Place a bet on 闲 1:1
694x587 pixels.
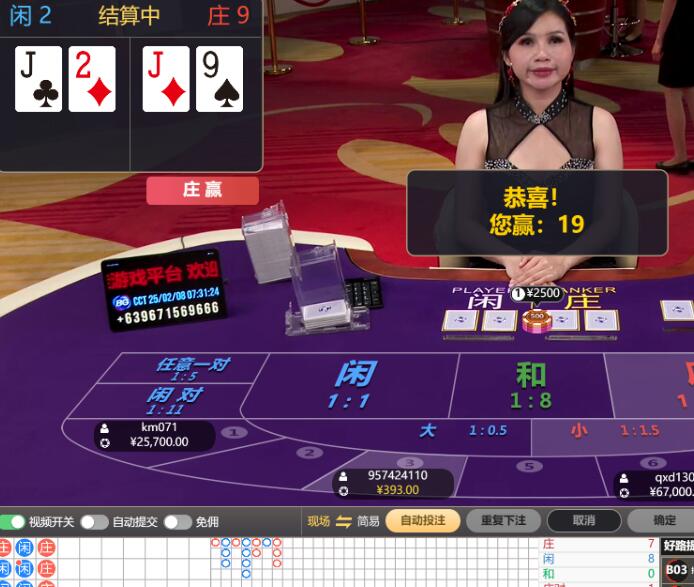click(x=353, y=385)
